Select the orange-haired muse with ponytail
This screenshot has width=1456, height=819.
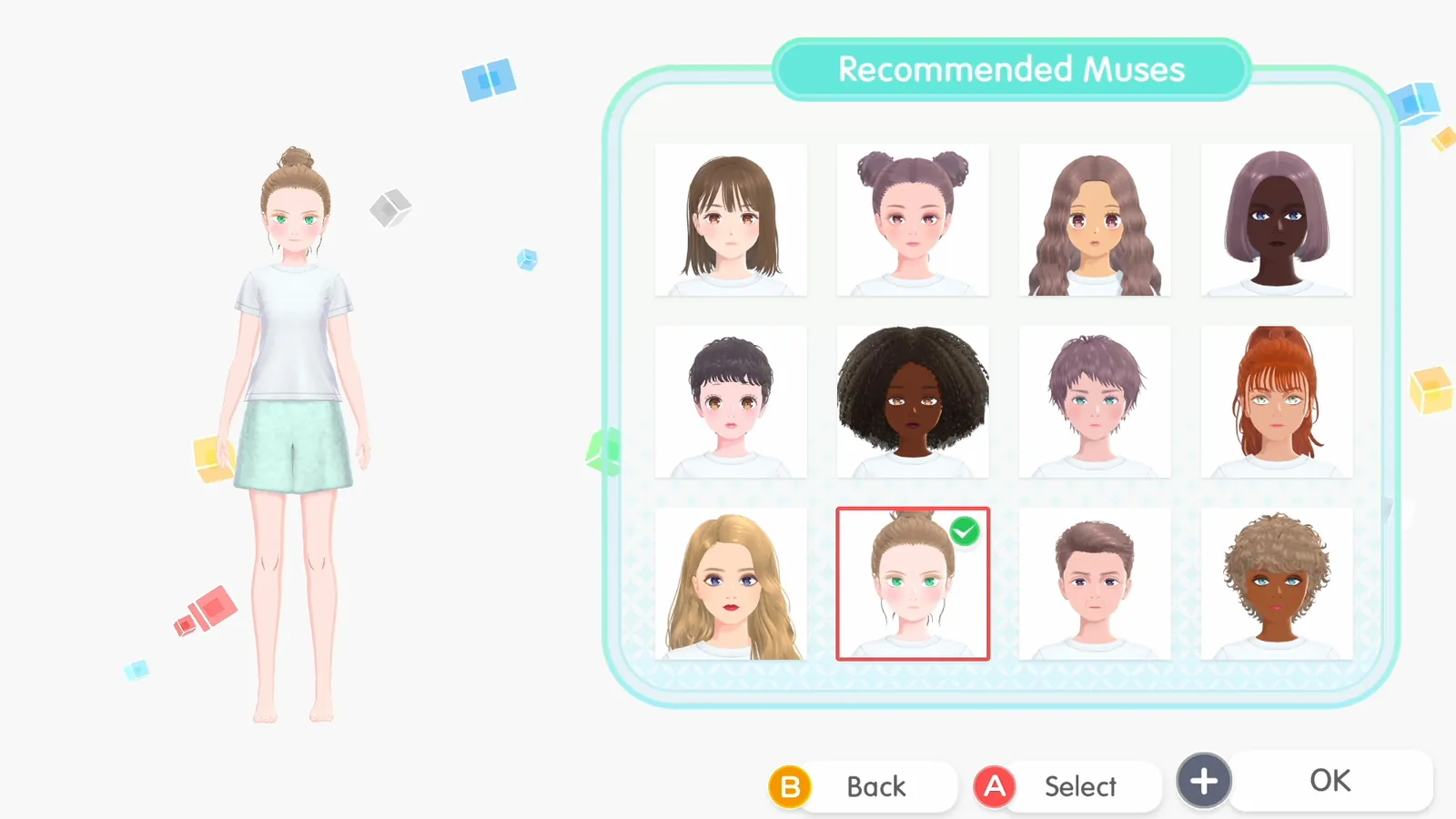[x=1276, y=401]
